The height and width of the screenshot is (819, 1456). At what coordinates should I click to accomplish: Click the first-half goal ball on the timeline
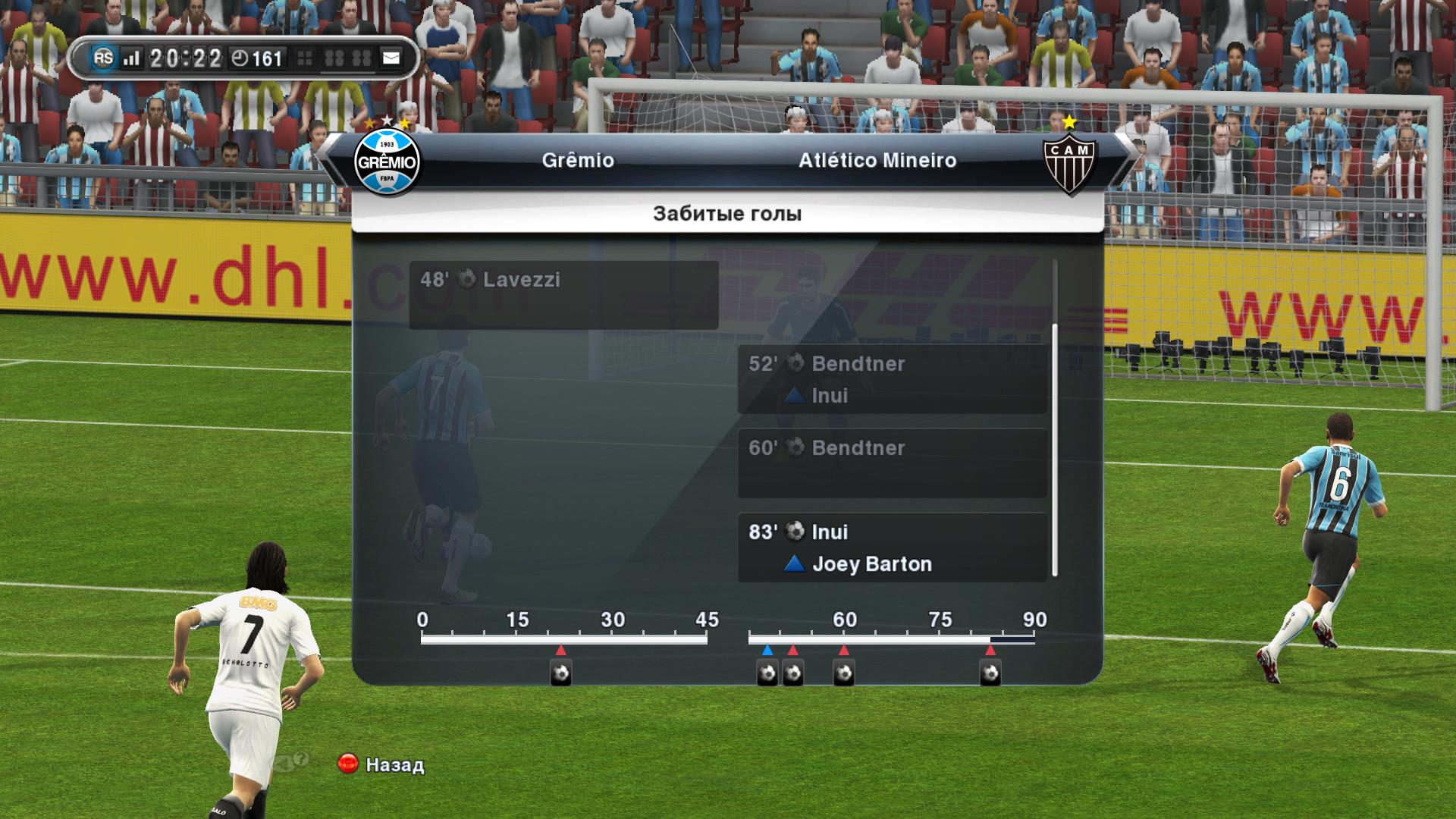[x=560, y=673]
